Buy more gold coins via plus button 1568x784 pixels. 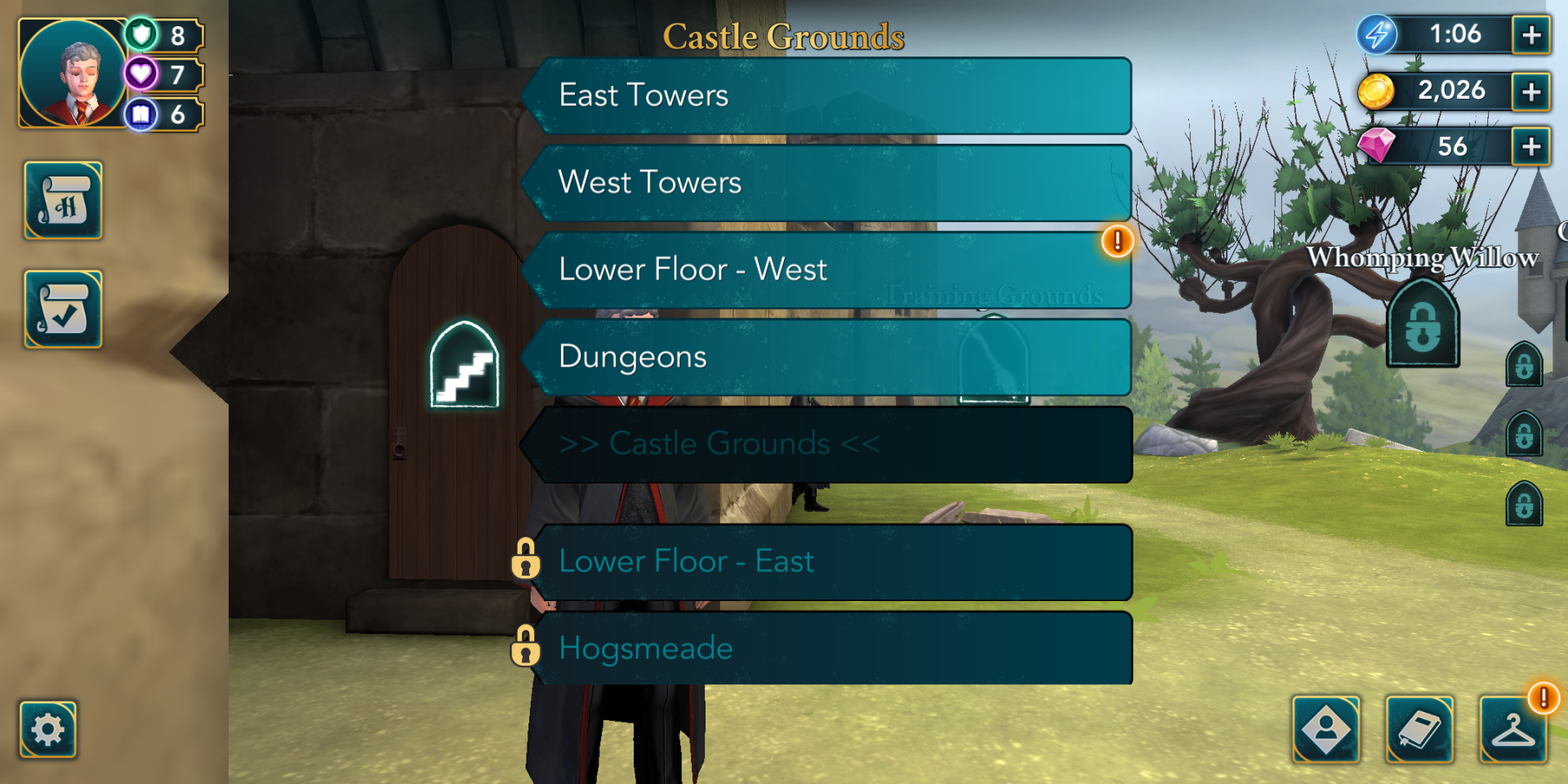click(x=1531, y=91)
